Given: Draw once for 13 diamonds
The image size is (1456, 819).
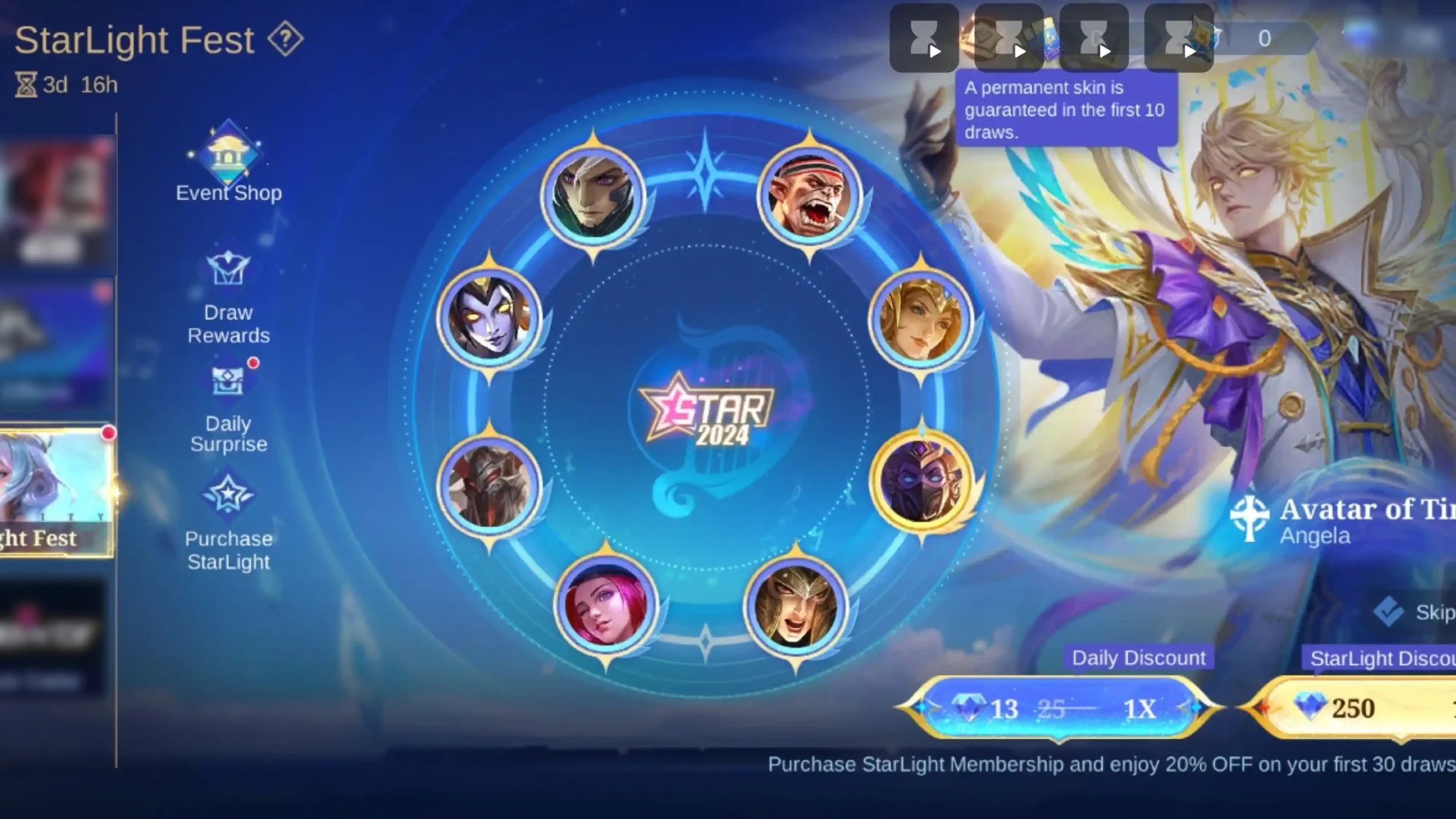Looking at the screenshot, I should coord(1059,708).
